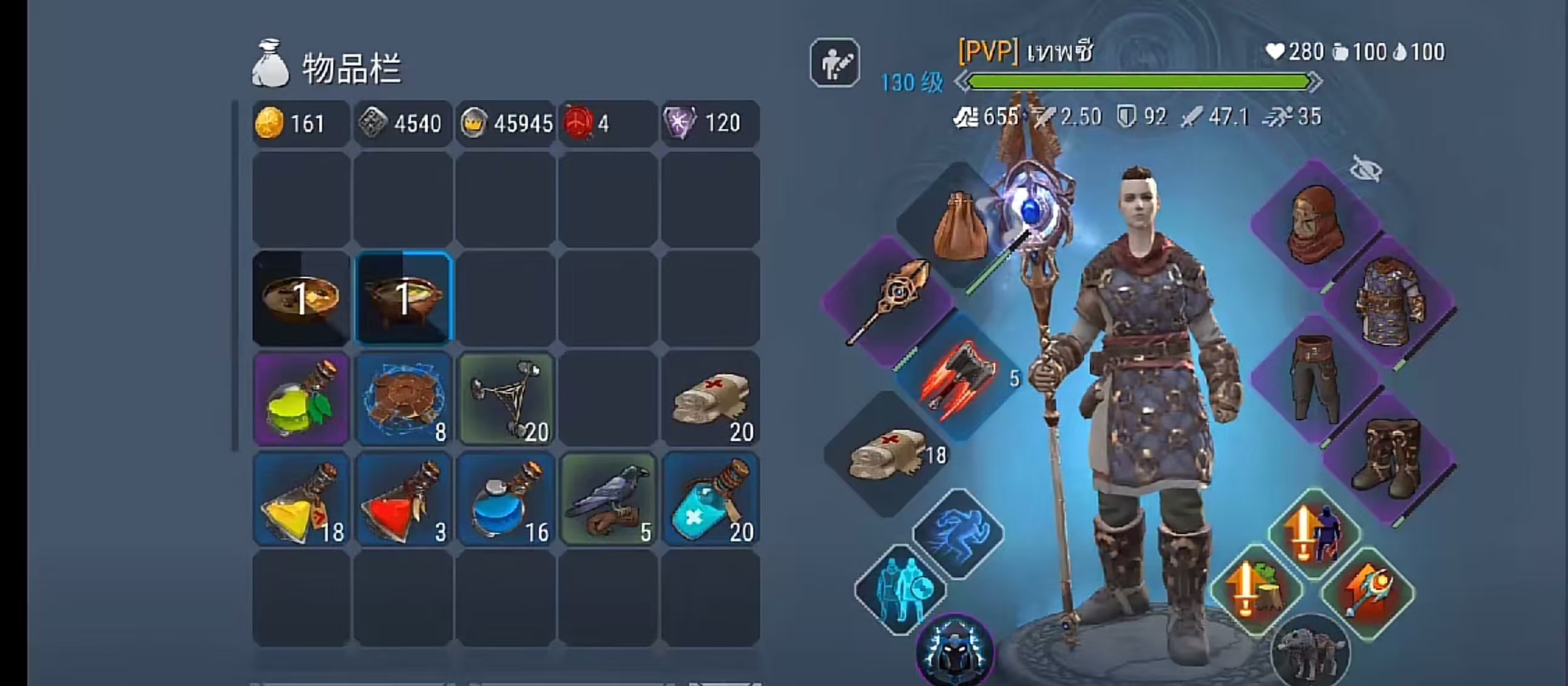Select the cyan medicine bottle
1568x686 pixels.
coord(710,500)
